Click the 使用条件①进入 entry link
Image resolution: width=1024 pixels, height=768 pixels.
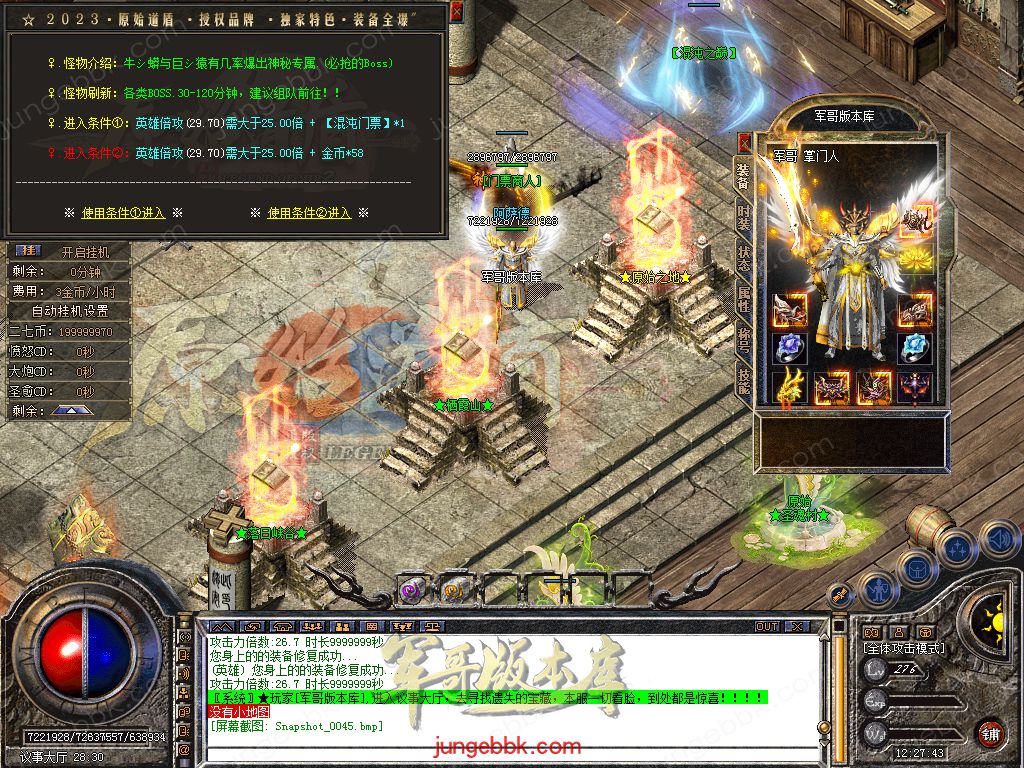[123, 213]
